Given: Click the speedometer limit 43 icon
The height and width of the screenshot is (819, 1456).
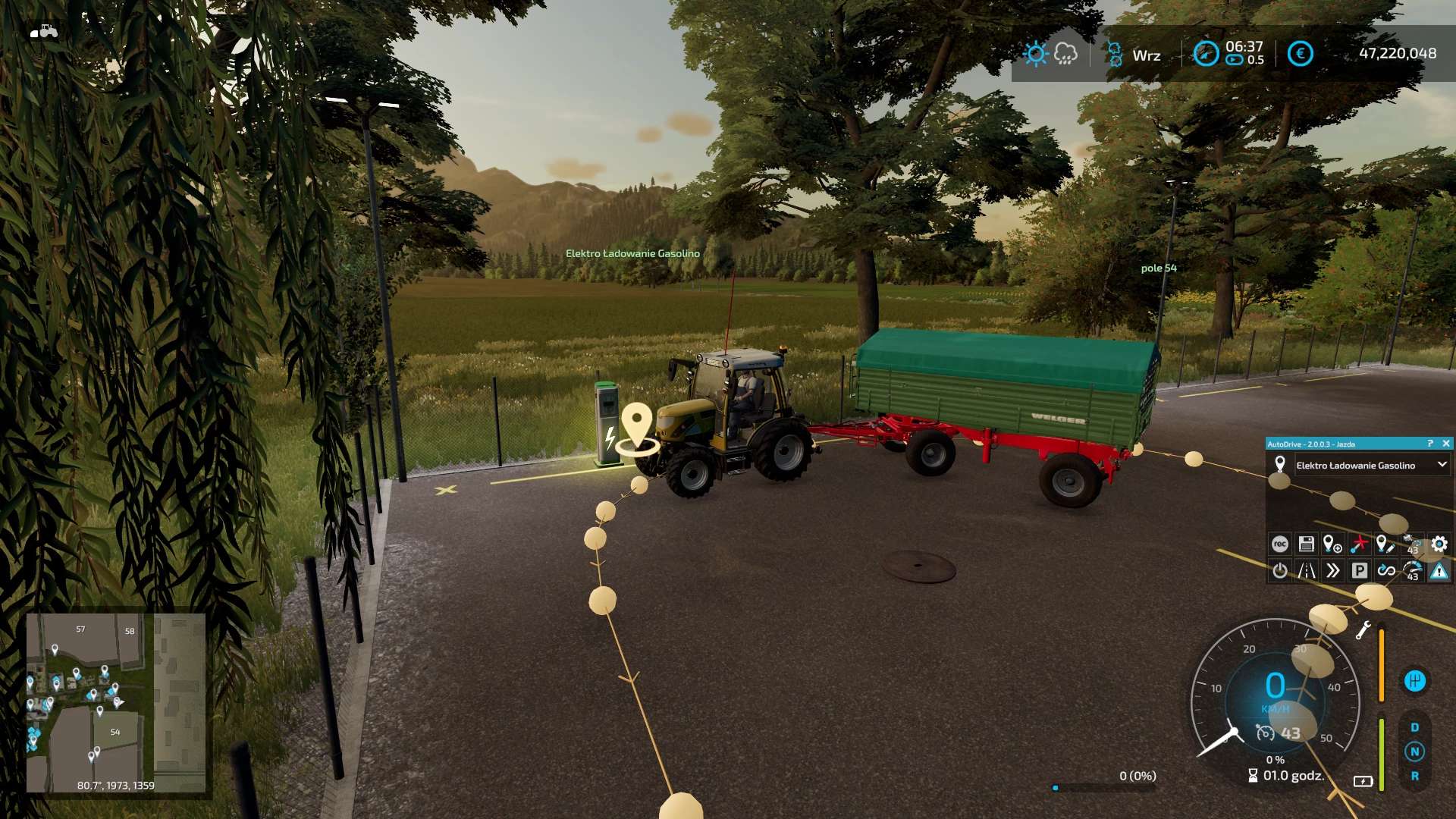Looking at the screenshot, I should point(1412,570).
